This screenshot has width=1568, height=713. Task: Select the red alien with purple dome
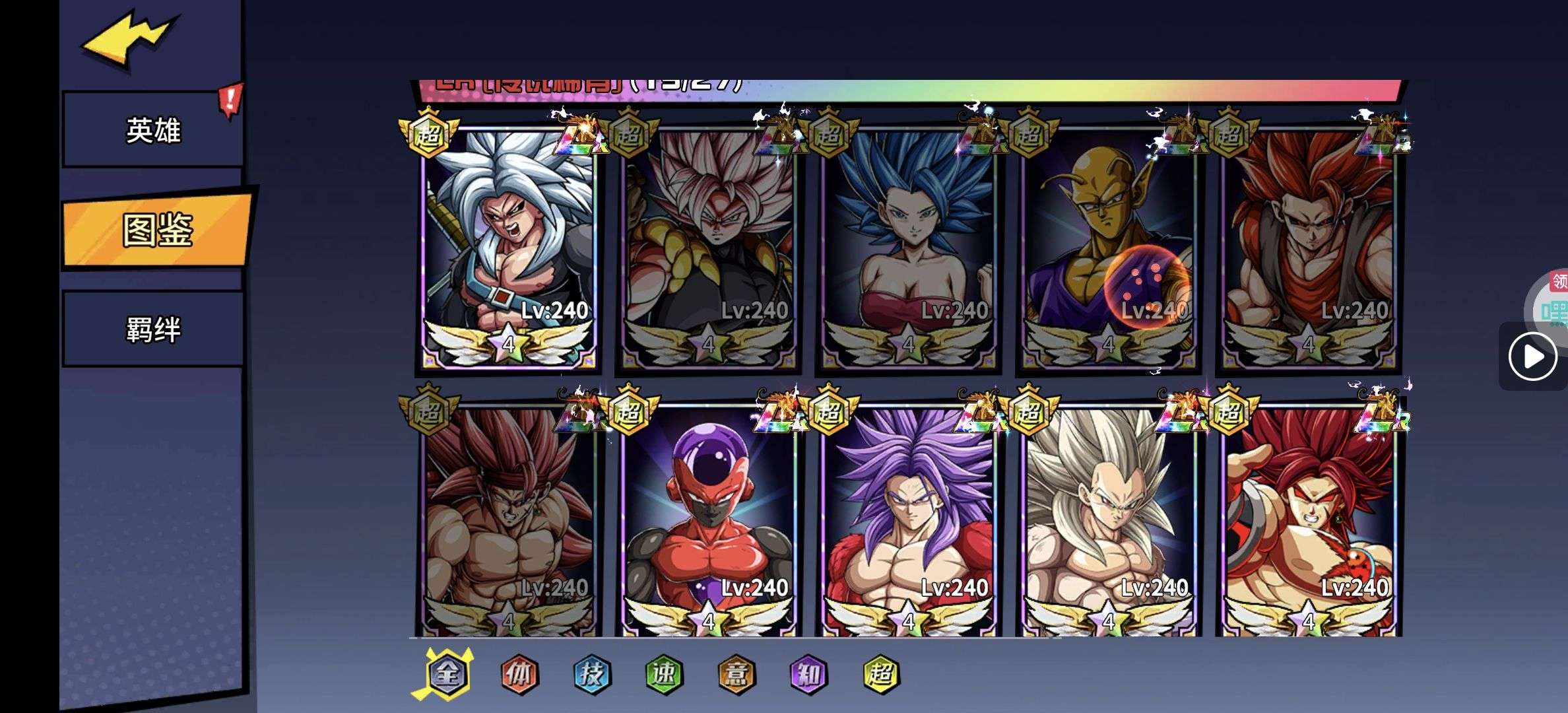(x=709, y=522)
